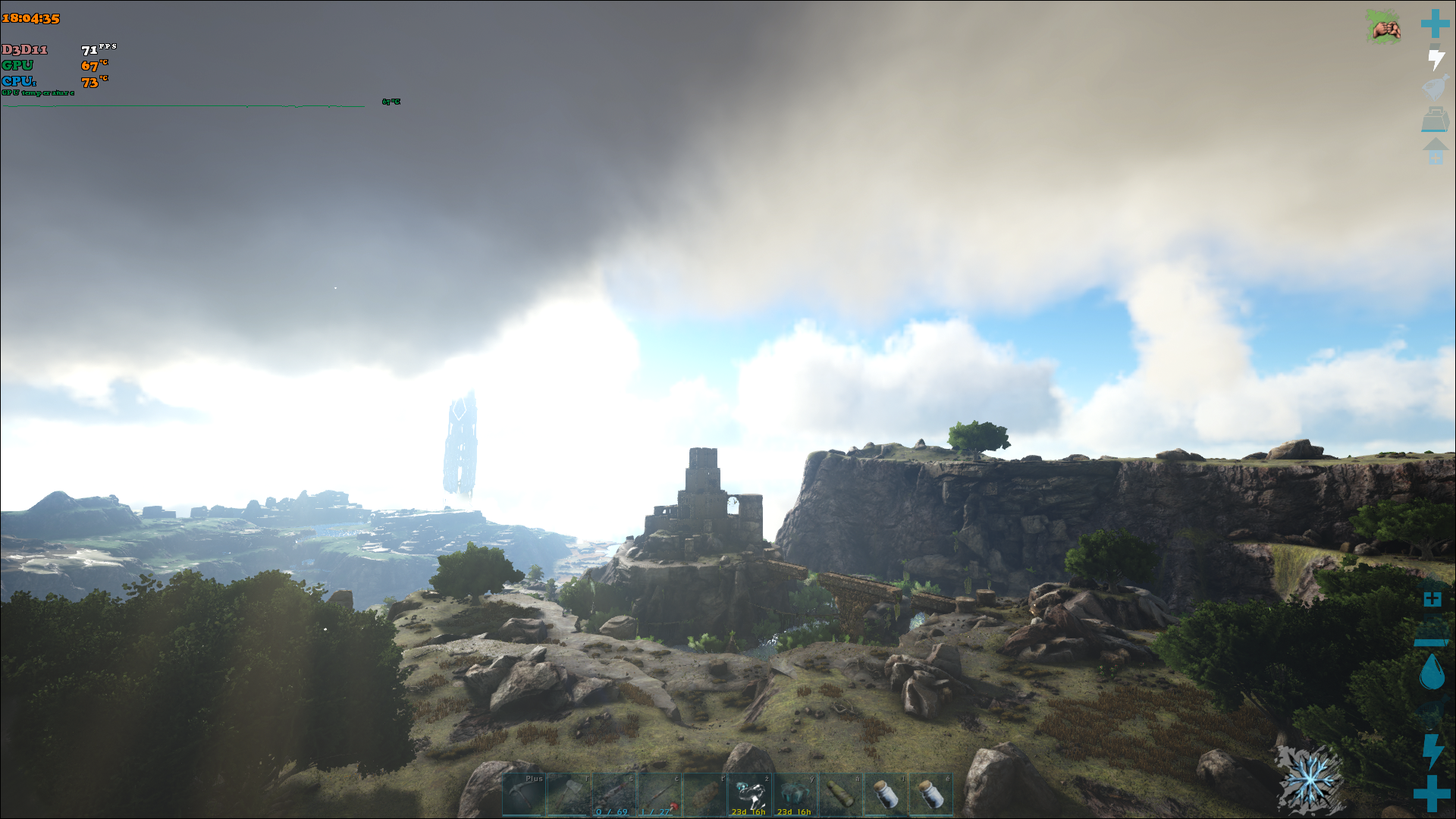1456x819 pixels.
Task: Equip the hatchet from the hotbar
Action: pyautogui.click(x=570, y=795)
